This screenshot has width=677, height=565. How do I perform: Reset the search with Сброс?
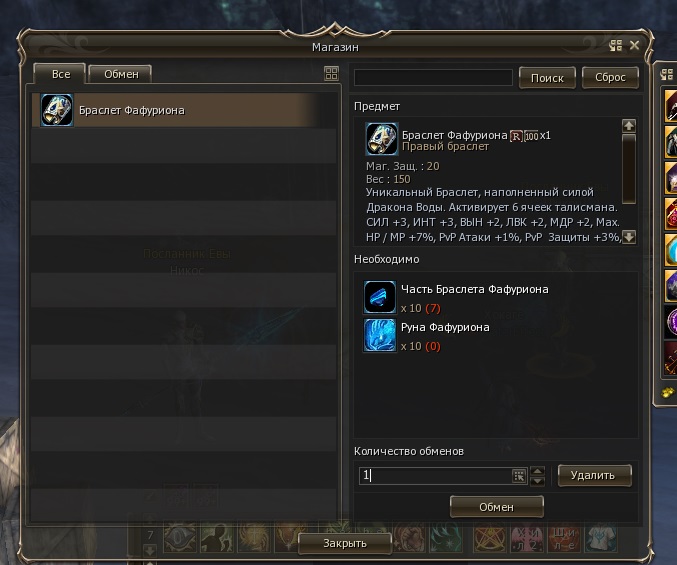click(x=610, y=78)
